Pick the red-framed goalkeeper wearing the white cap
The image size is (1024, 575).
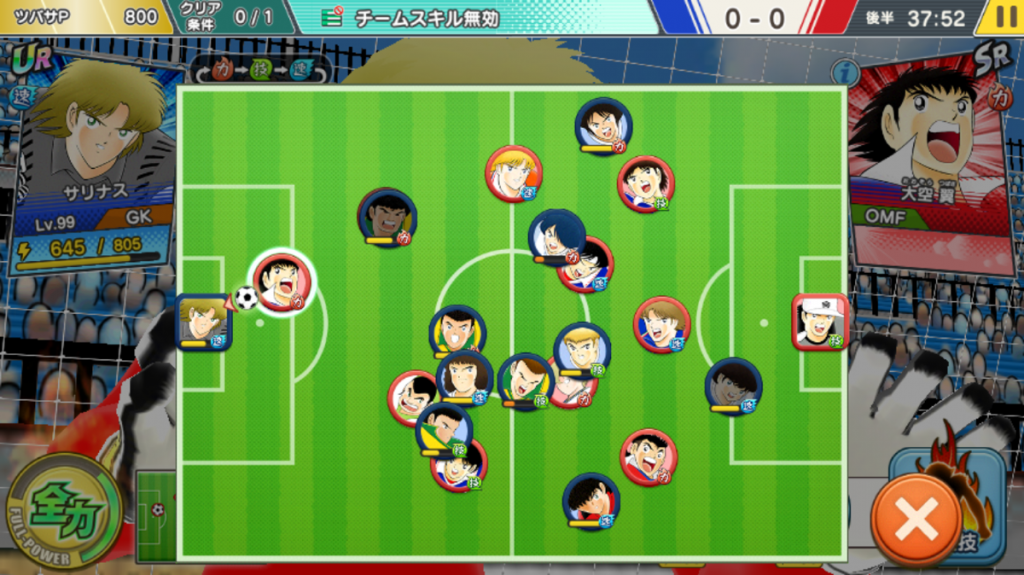819,322
